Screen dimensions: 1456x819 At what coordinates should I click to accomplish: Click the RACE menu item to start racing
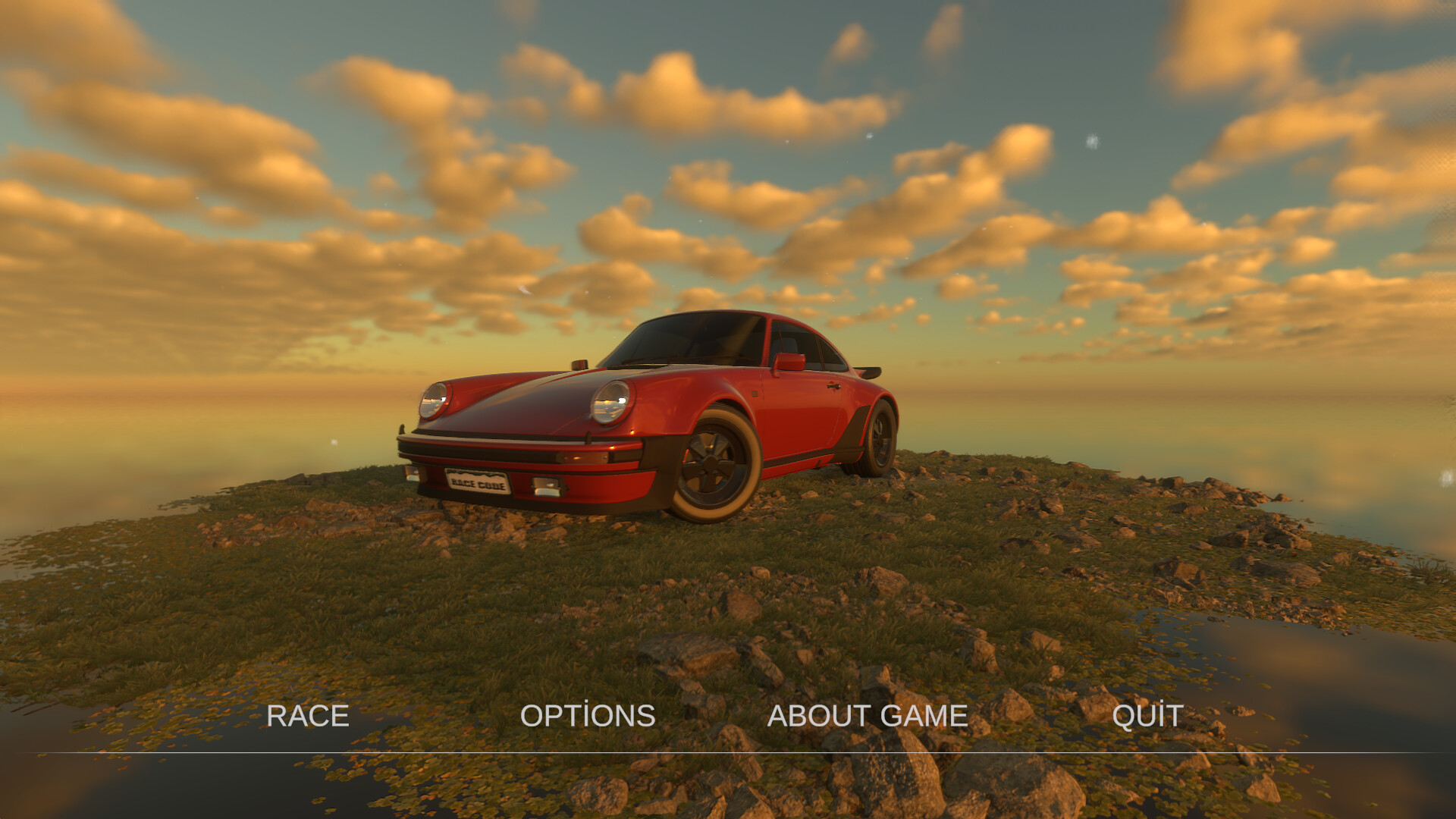(x=307, y=714)
